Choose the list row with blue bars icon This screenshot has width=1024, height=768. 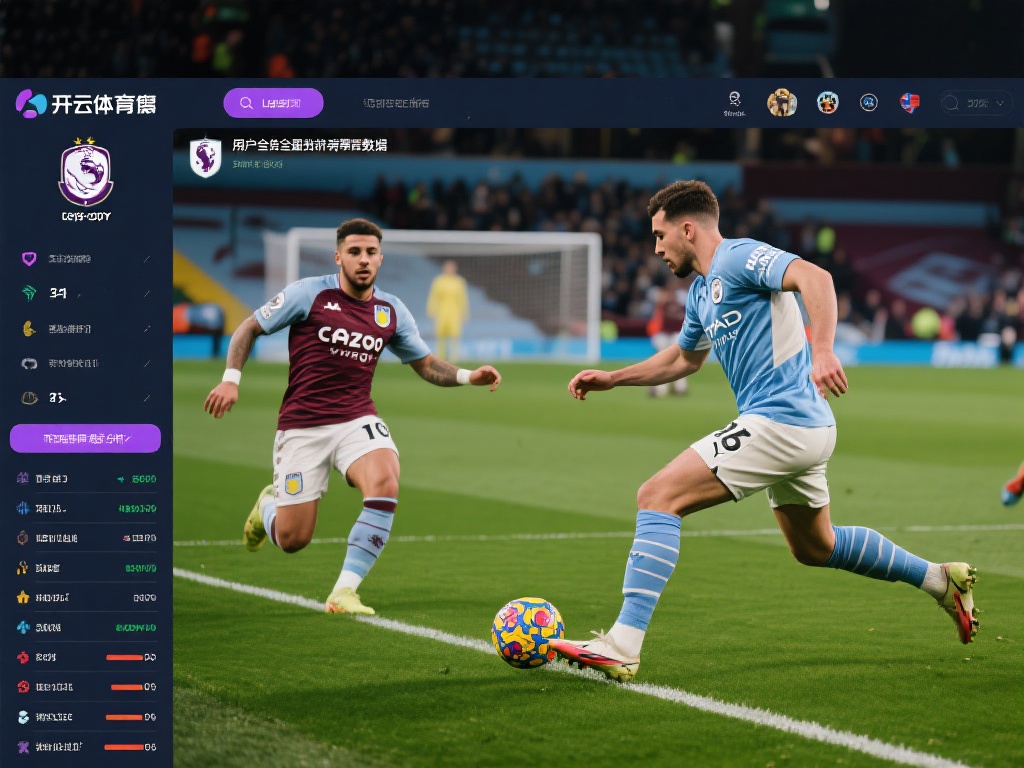pos(85,508)
